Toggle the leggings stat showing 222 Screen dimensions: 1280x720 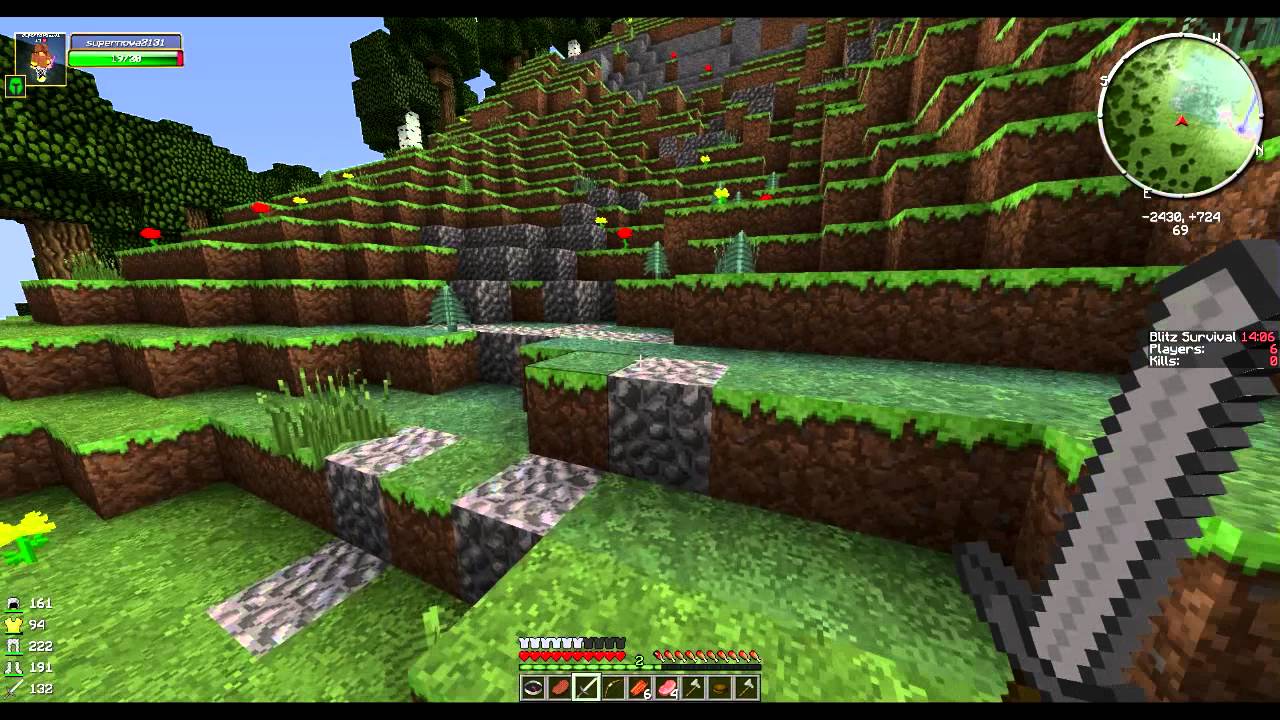coord(32,646)
